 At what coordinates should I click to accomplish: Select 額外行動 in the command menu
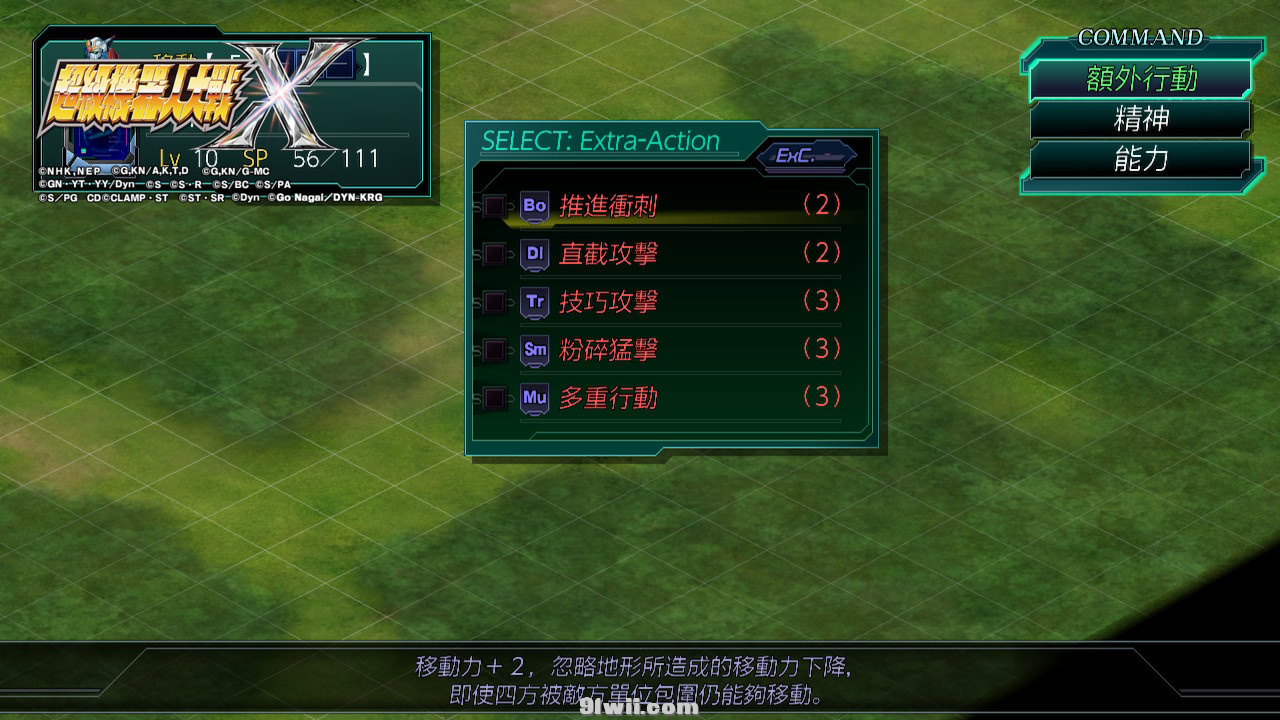(x=1140, y=79)
